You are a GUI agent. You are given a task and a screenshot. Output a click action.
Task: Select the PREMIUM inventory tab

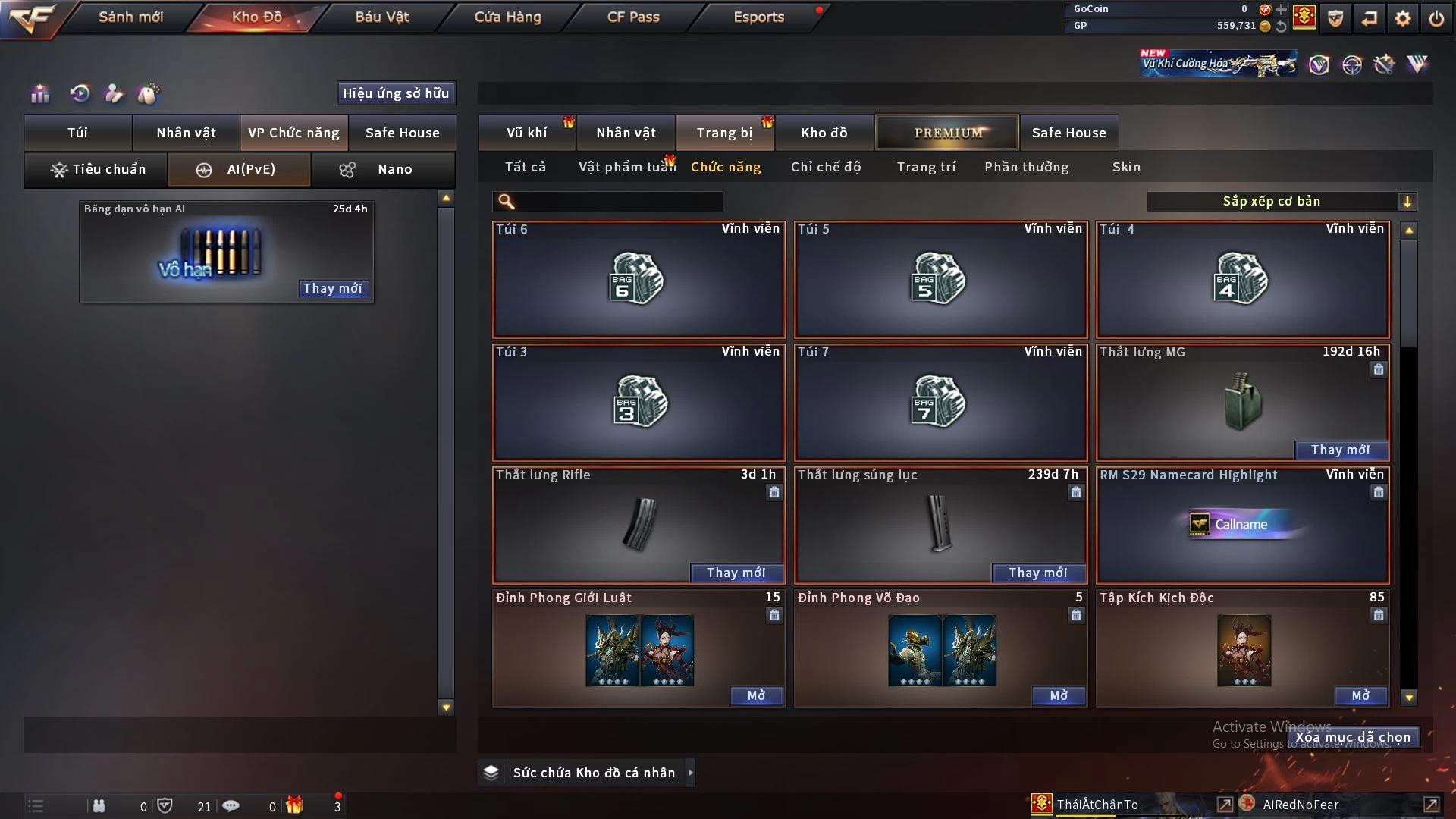pyautogui.click(x=948, y=133)
